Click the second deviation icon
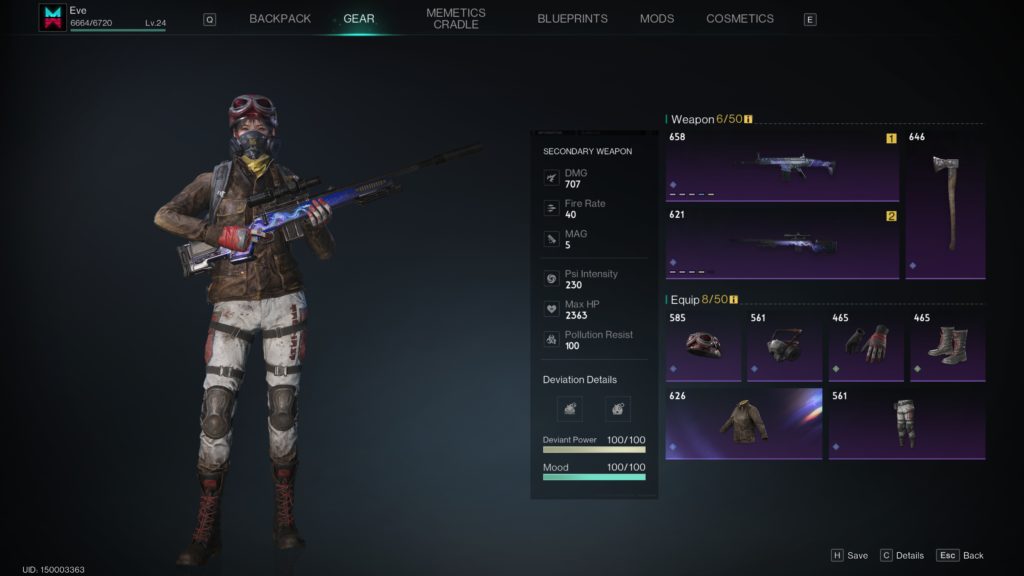The width and height of the screenshot is (1024, 576). [618, 408]
